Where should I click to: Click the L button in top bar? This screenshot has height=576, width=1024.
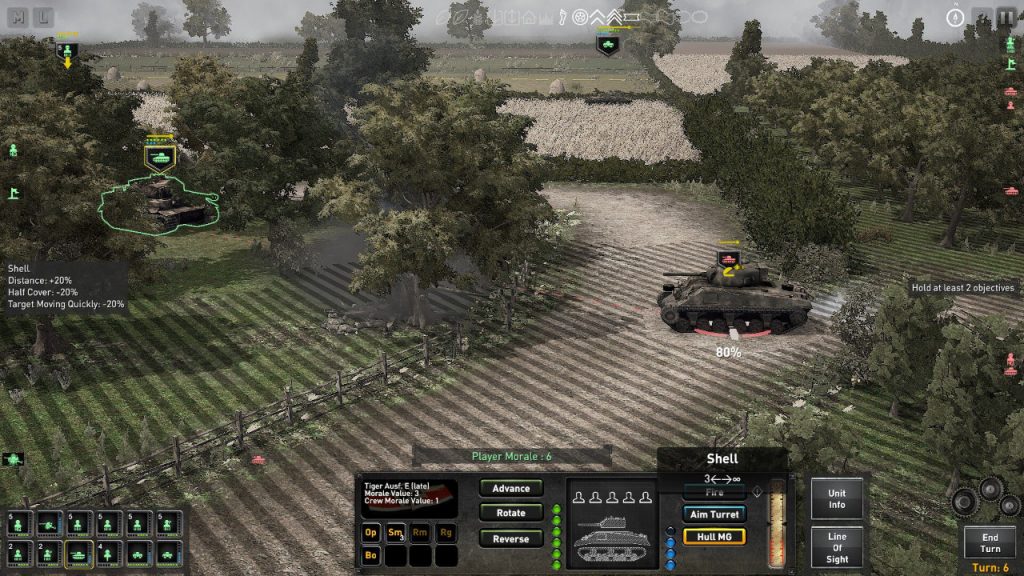point(45,16)
